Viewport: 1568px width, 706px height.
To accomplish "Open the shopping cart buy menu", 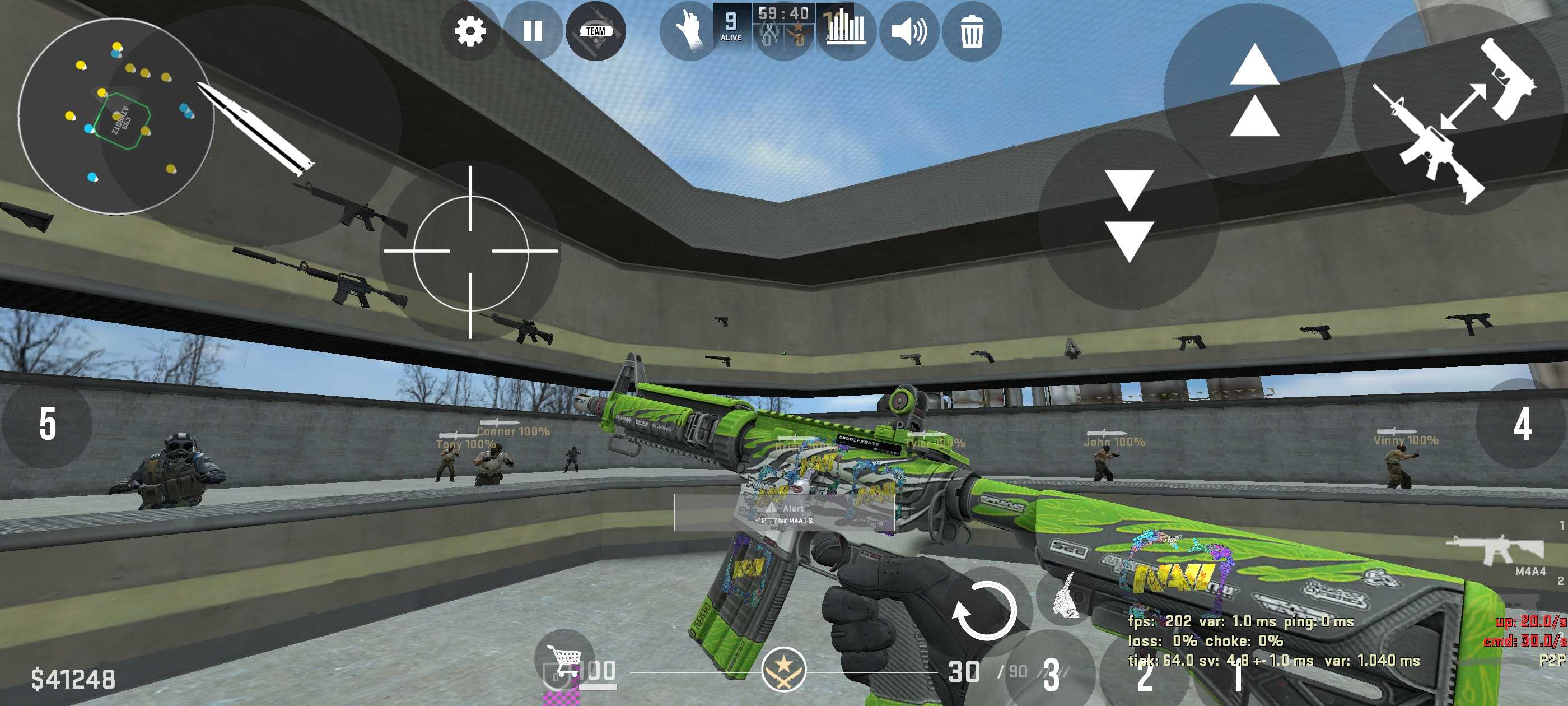I will click(564, 658).
